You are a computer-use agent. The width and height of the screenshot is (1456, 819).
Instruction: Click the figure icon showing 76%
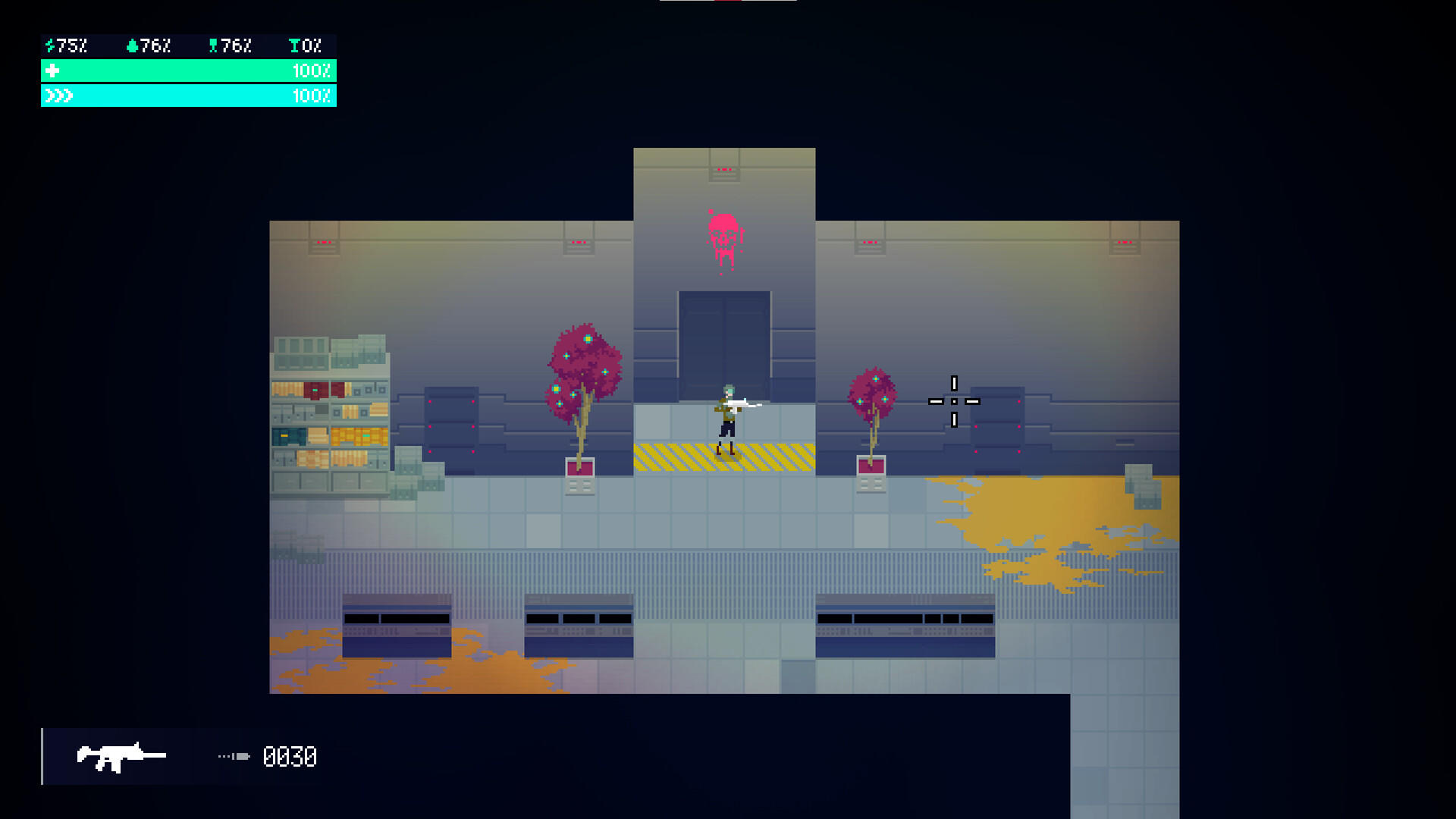click(215, 45)
